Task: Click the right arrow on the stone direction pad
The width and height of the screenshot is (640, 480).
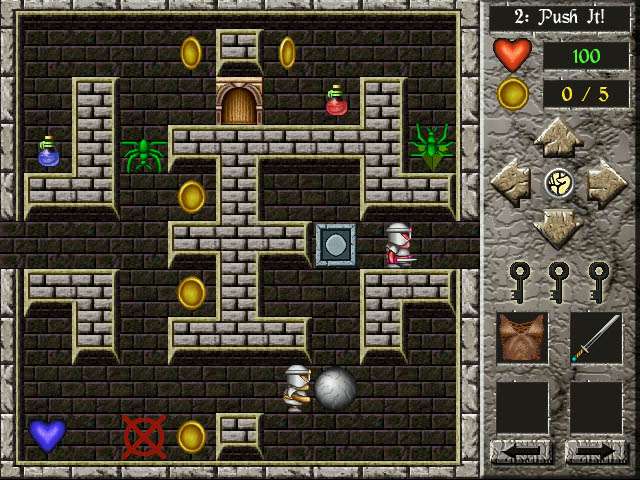Action: click(607, 183)
